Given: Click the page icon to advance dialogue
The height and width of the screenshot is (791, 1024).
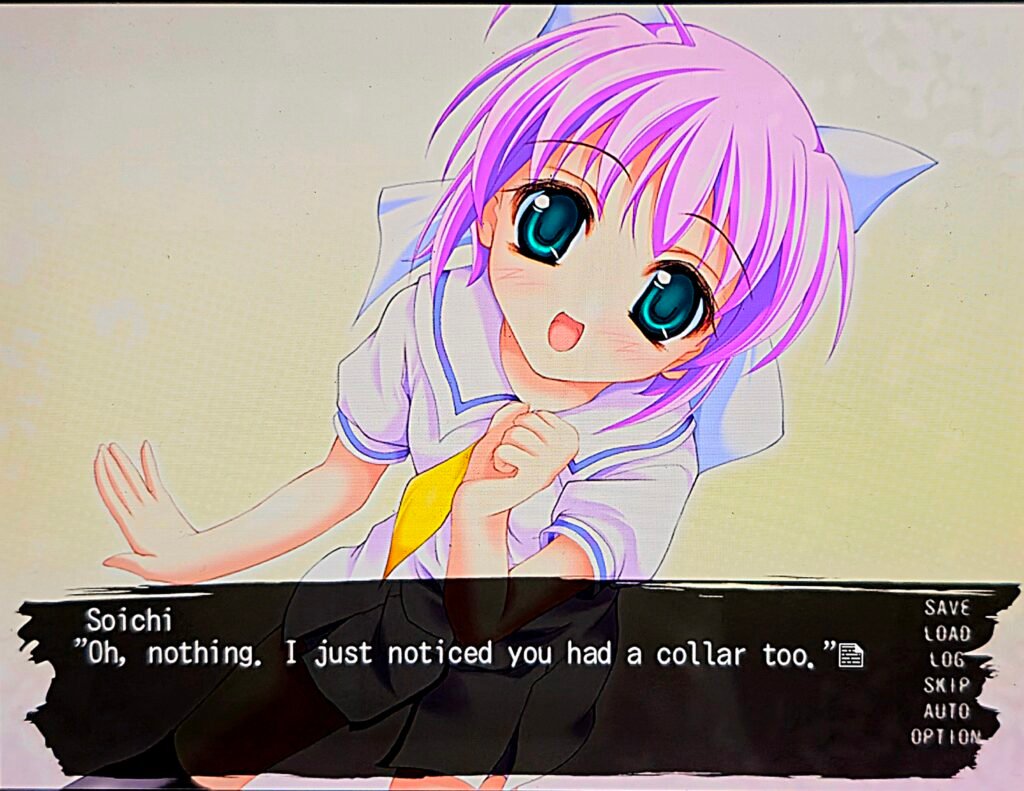Looking at the screenshot, I should coord(851,656).
